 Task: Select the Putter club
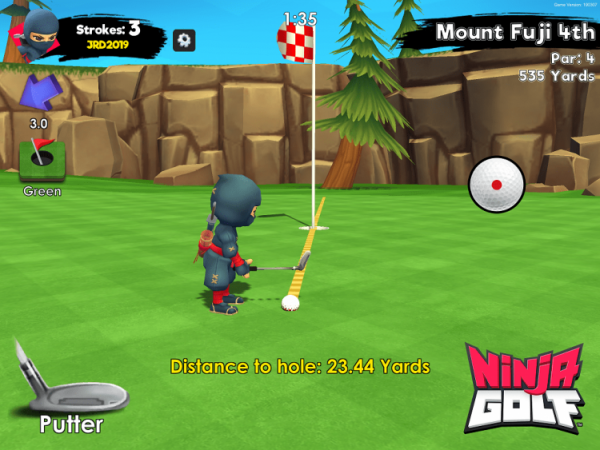(70, 385)
